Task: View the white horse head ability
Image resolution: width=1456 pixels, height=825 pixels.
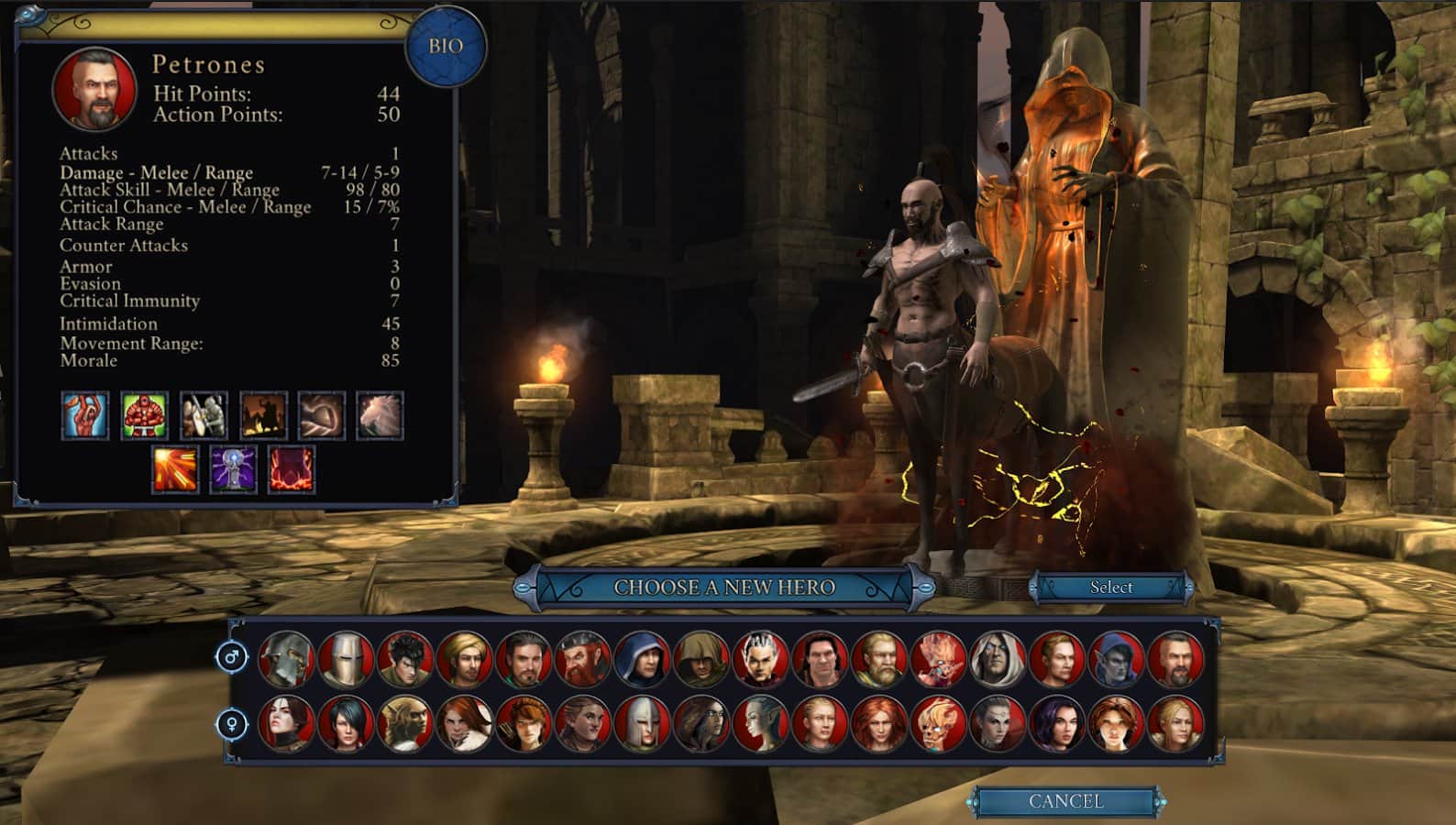Action: click(x=380, y=416)
